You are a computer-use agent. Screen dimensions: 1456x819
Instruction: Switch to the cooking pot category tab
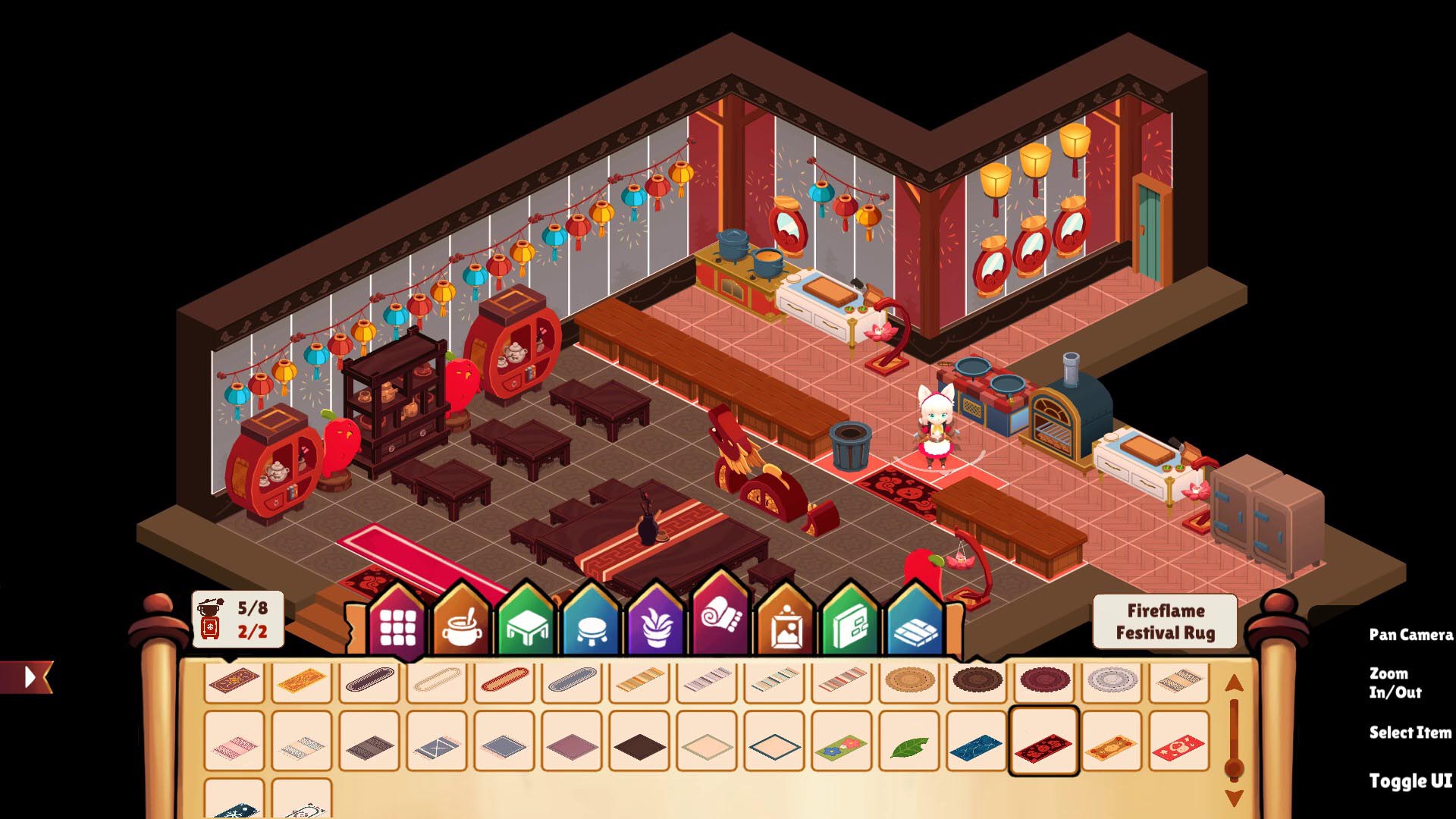click(462, 626)
